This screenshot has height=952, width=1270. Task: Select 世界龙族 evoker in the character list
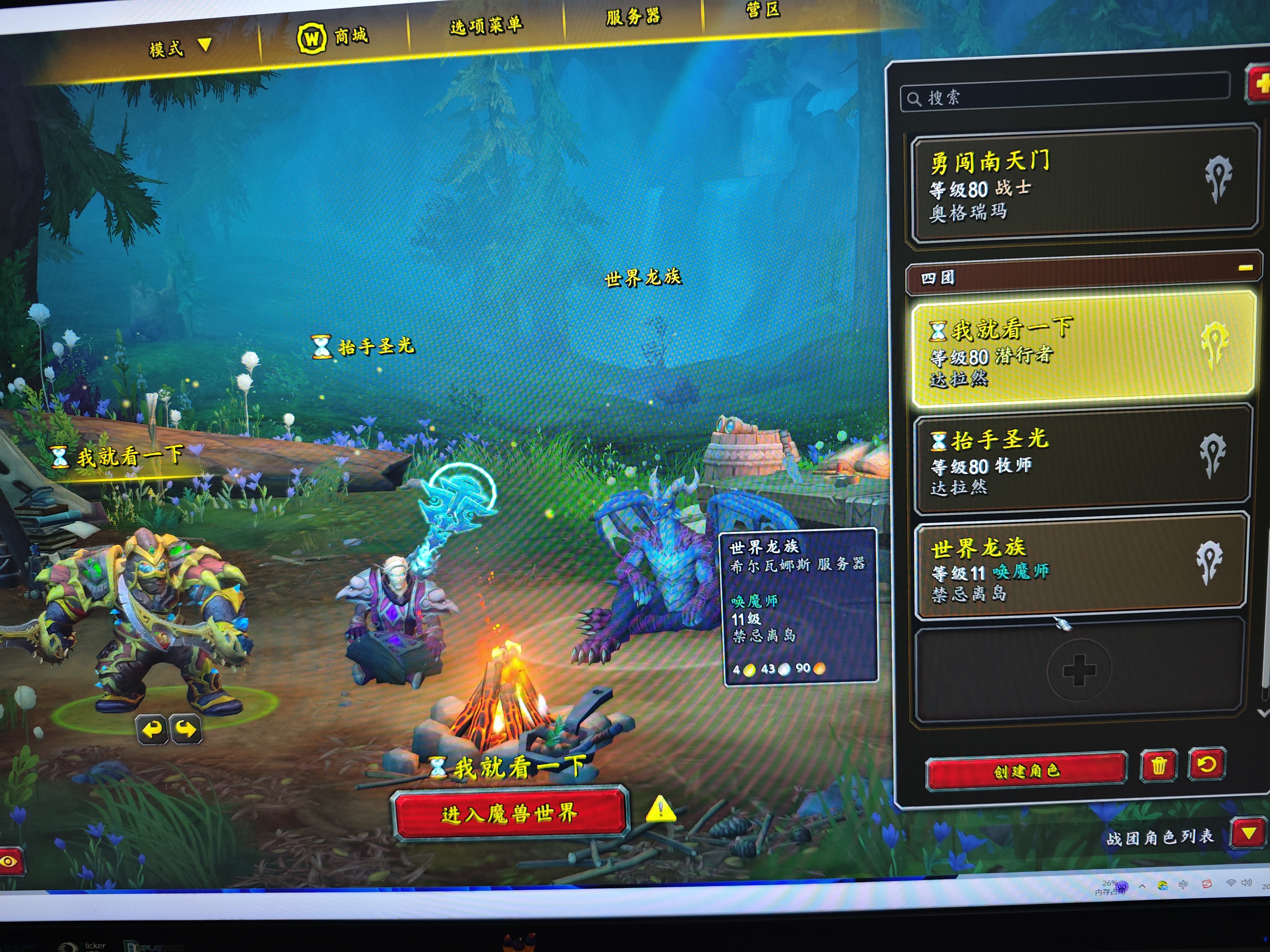pos(1079,570)
